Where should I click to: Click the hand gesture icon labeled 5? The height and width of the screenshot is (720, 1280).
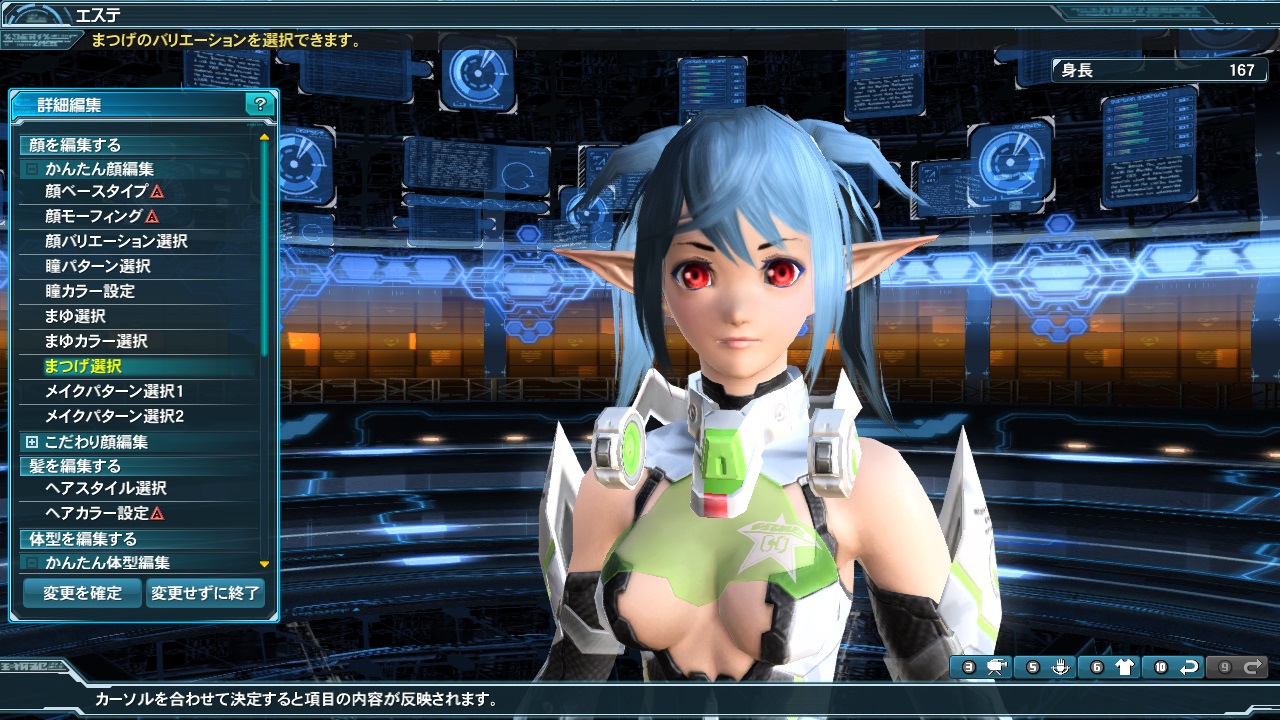1060,666
